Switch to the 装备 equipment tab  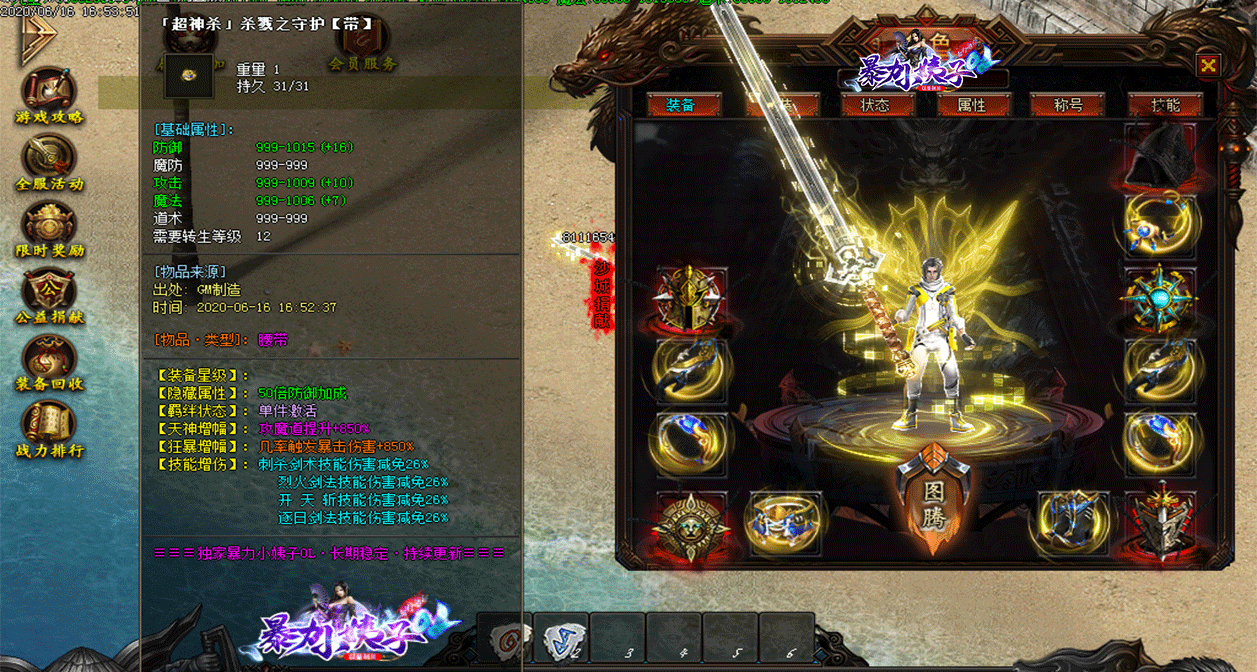point(681,105)
